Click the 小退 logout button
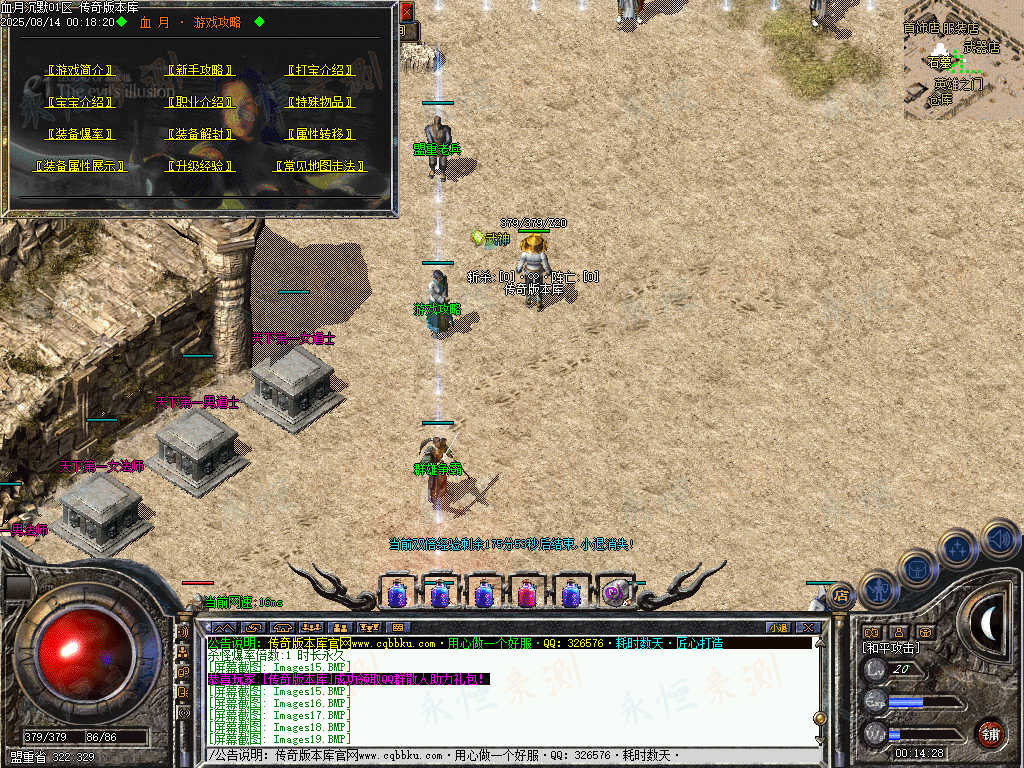Image resolution: width=1024 pixels, height=768 pixels. tap(778, 627)
